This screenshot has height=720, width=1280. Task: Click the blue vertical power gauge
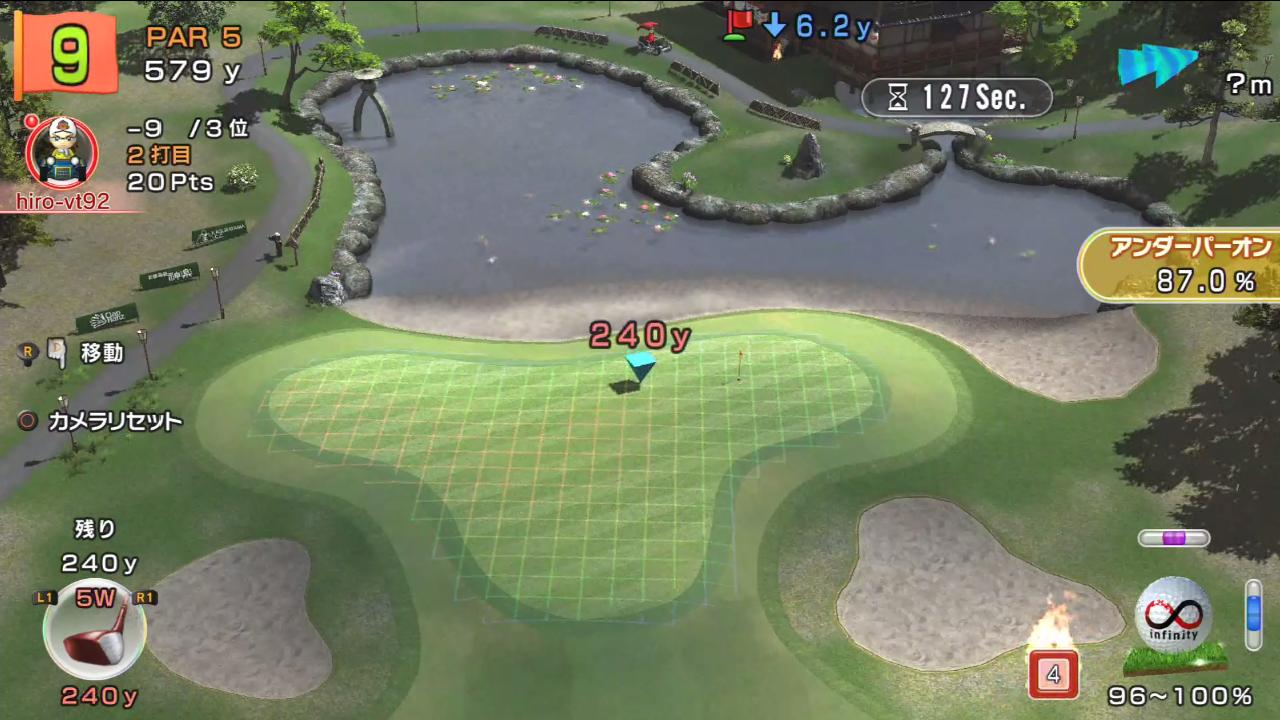click(x=1254, y=614)
